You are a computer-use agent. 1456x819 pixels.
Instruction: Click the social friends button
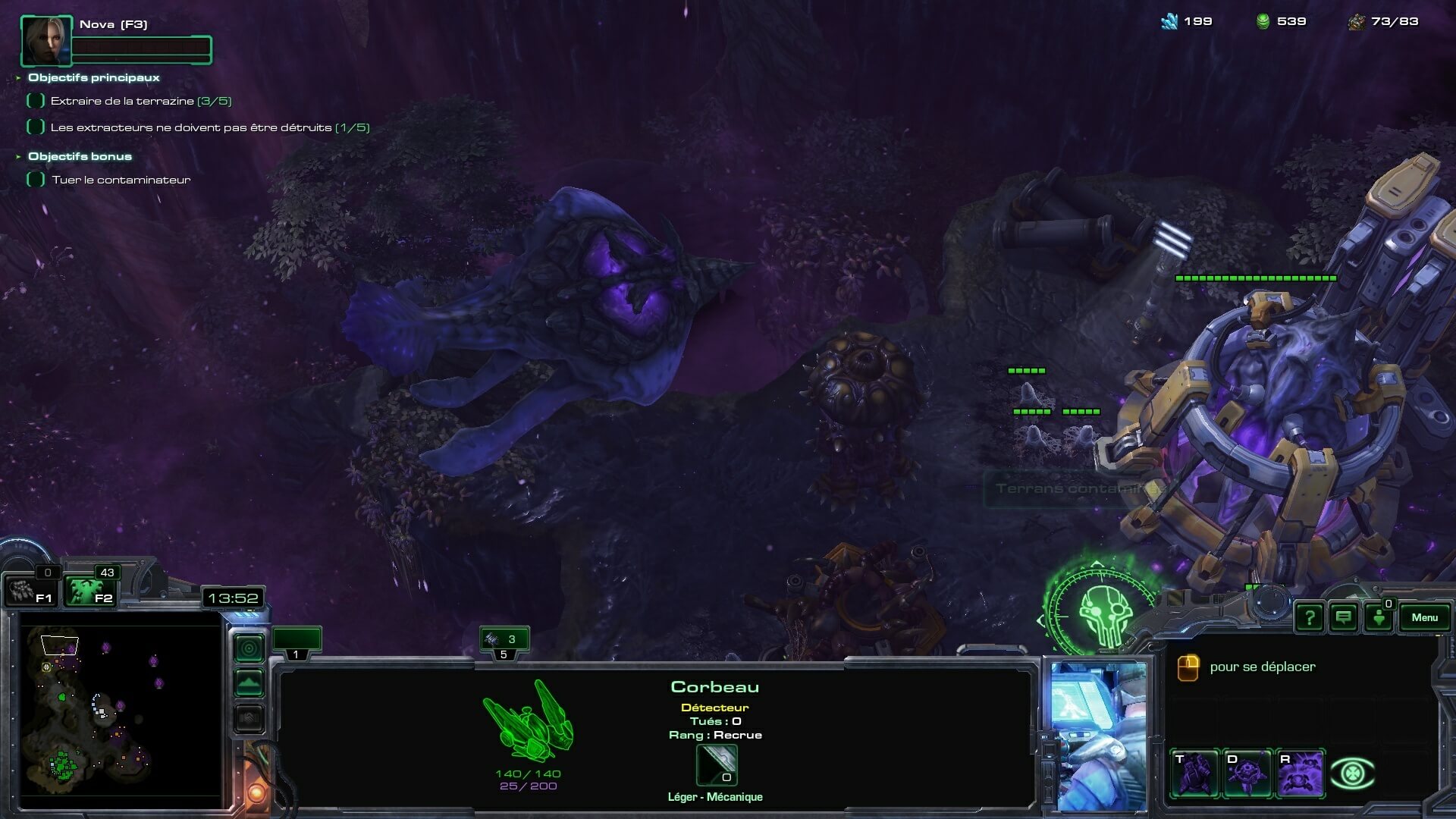pyautogui.click(x=1379, y=618)
